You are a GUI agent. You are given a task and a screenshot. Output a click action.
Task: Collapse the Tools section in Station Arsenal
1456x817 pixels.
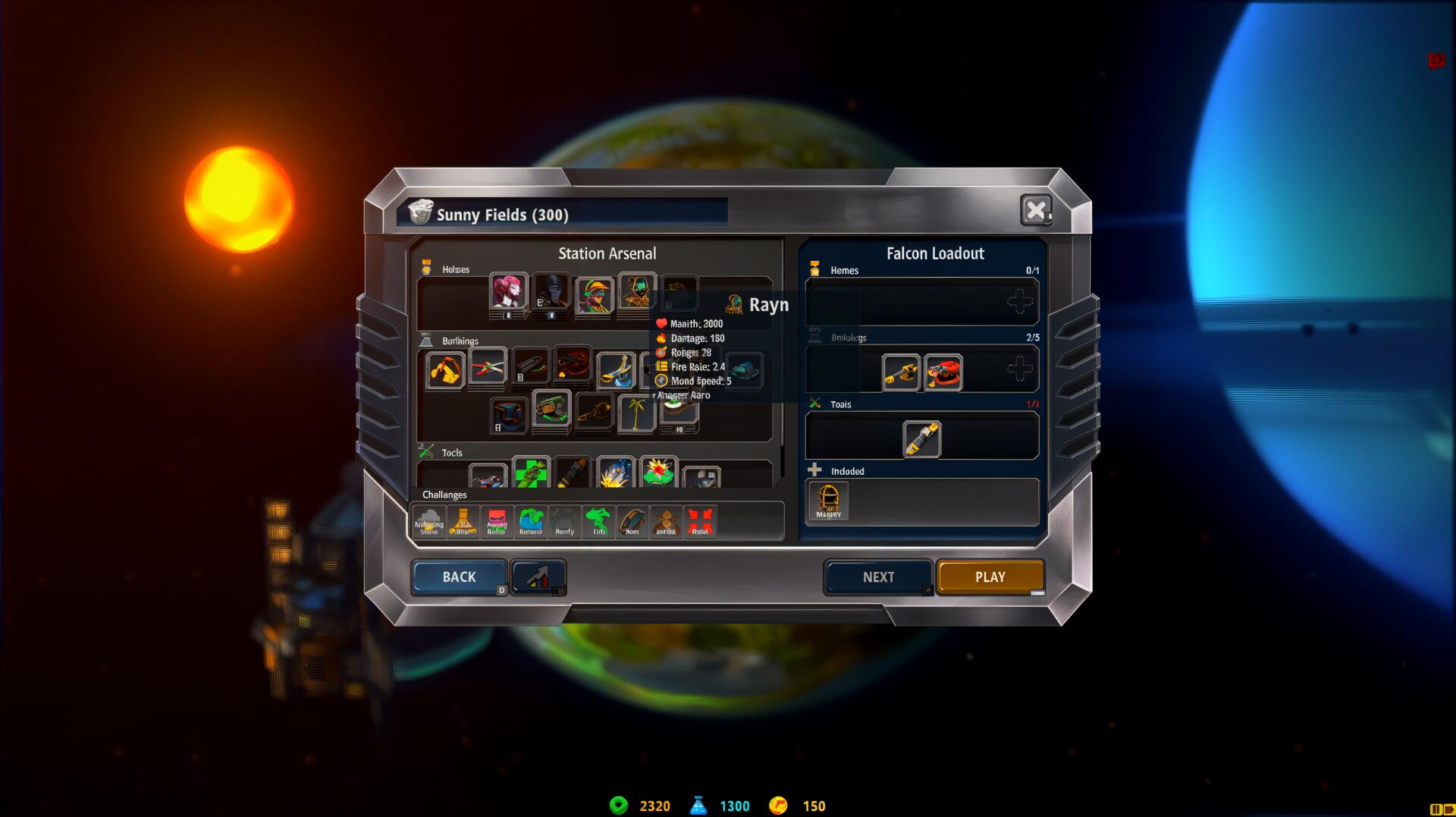[425, 452]
